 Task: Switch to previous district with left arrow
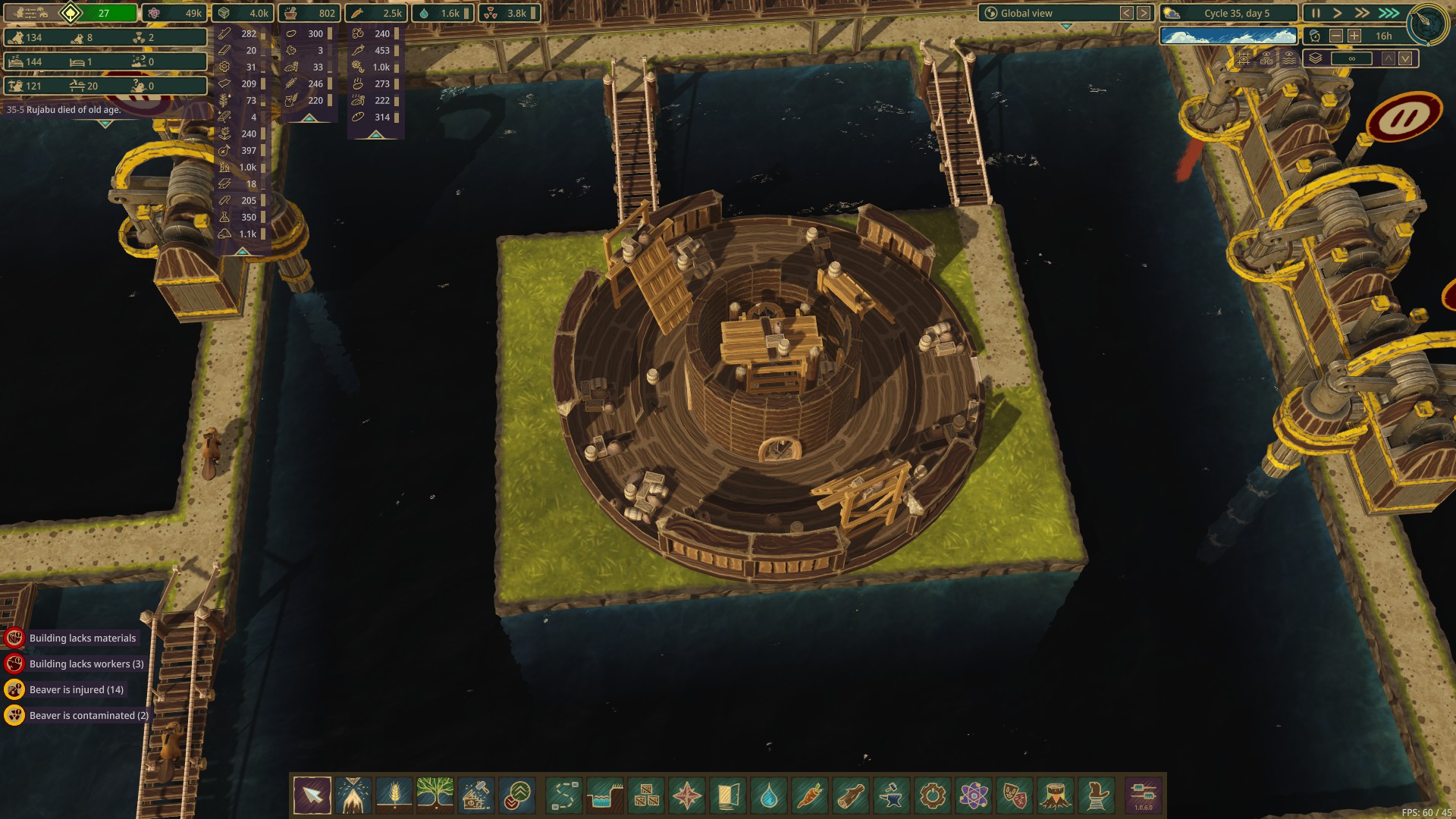1127,13
